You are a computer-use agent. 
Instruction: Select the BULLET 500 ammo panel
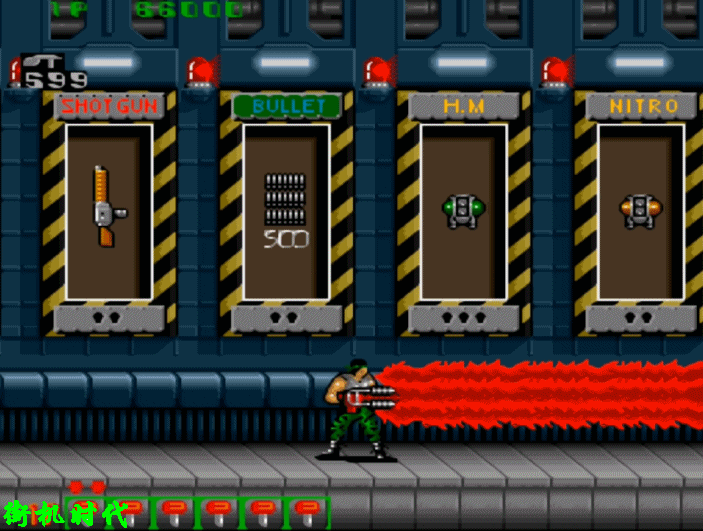click(286, 211)
